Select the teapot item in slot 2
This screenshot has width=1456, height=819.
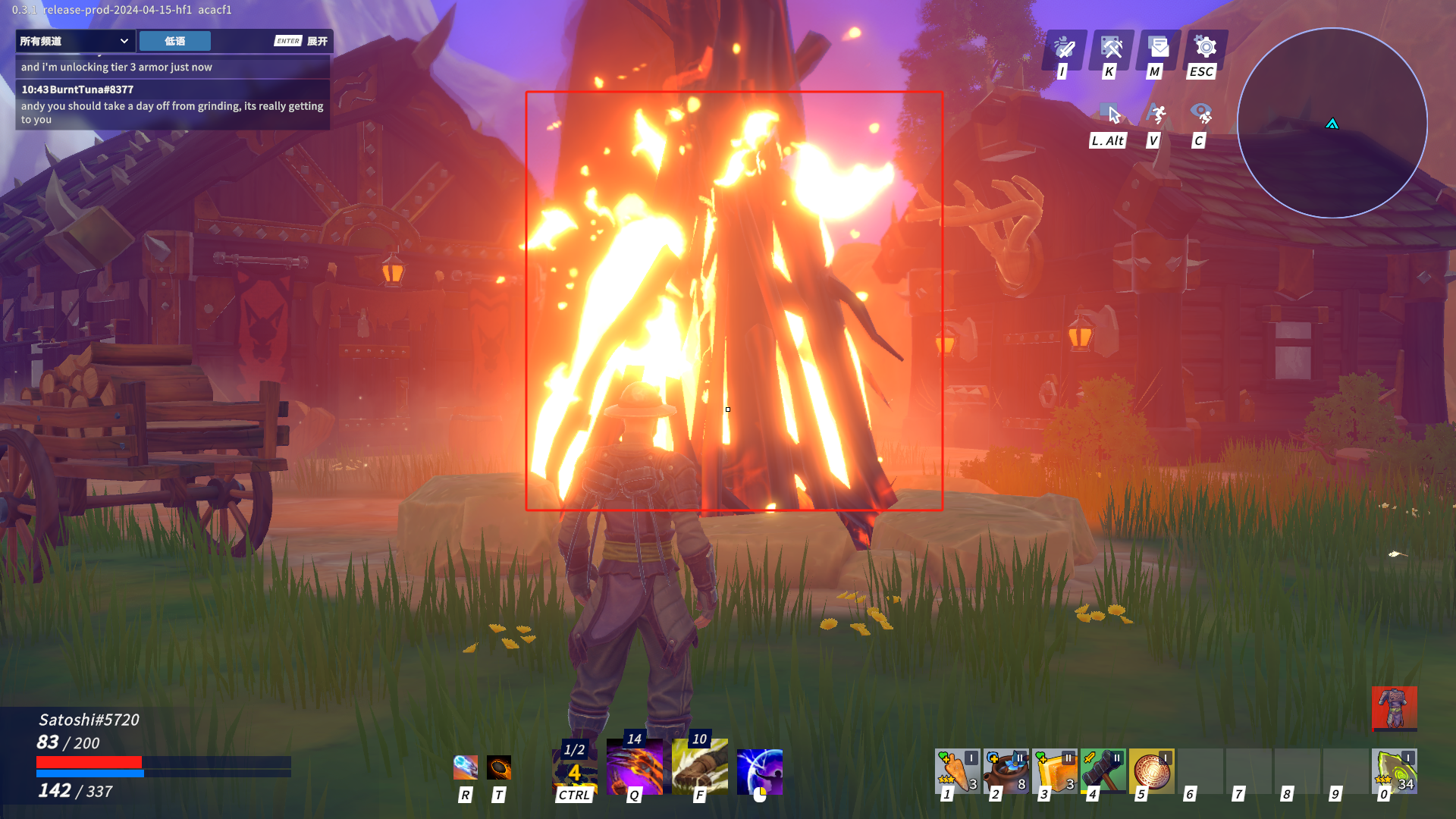tap(1006, 771)
